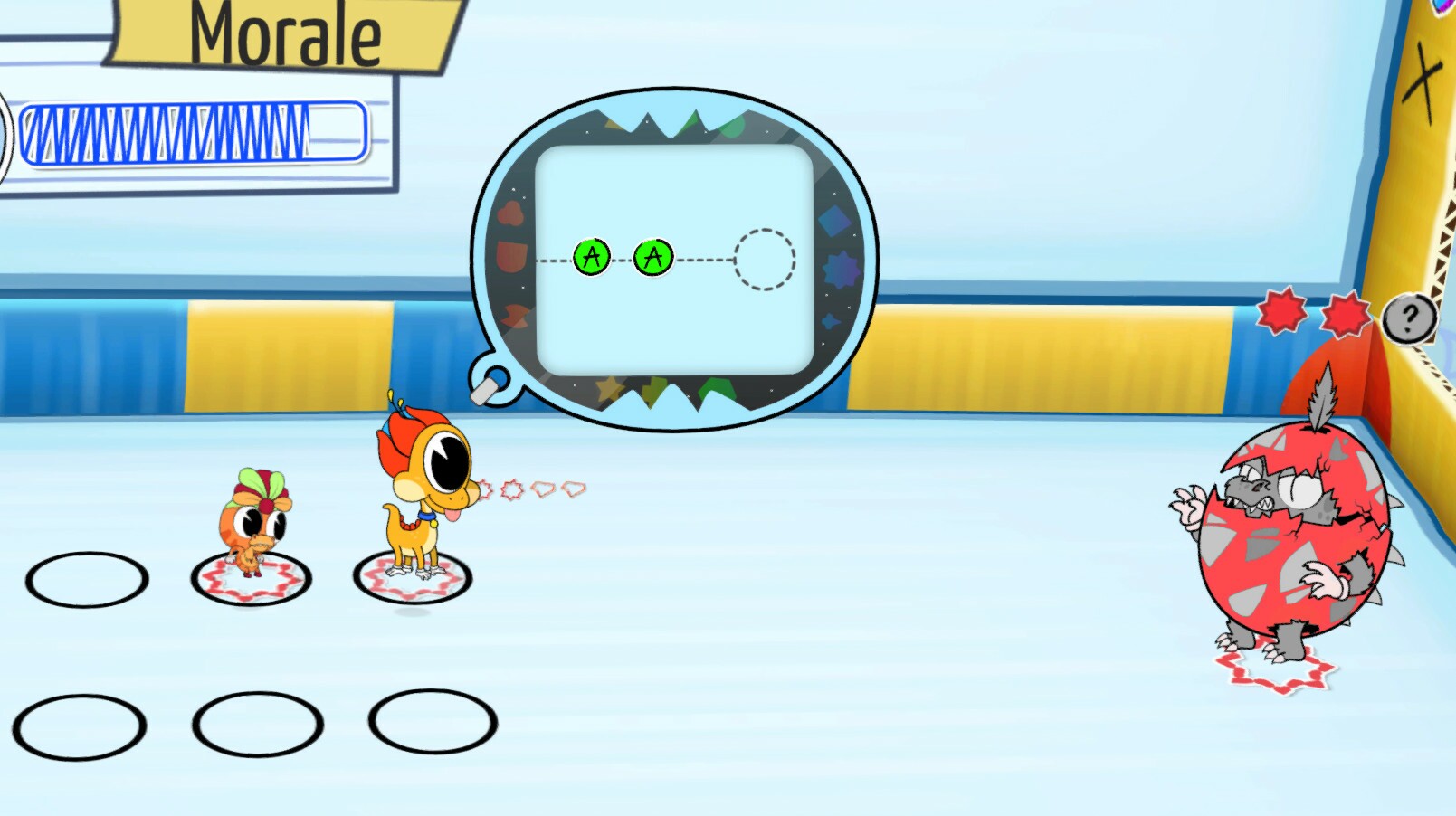Toggle the second red burst above the enemy

(1346, 314)
